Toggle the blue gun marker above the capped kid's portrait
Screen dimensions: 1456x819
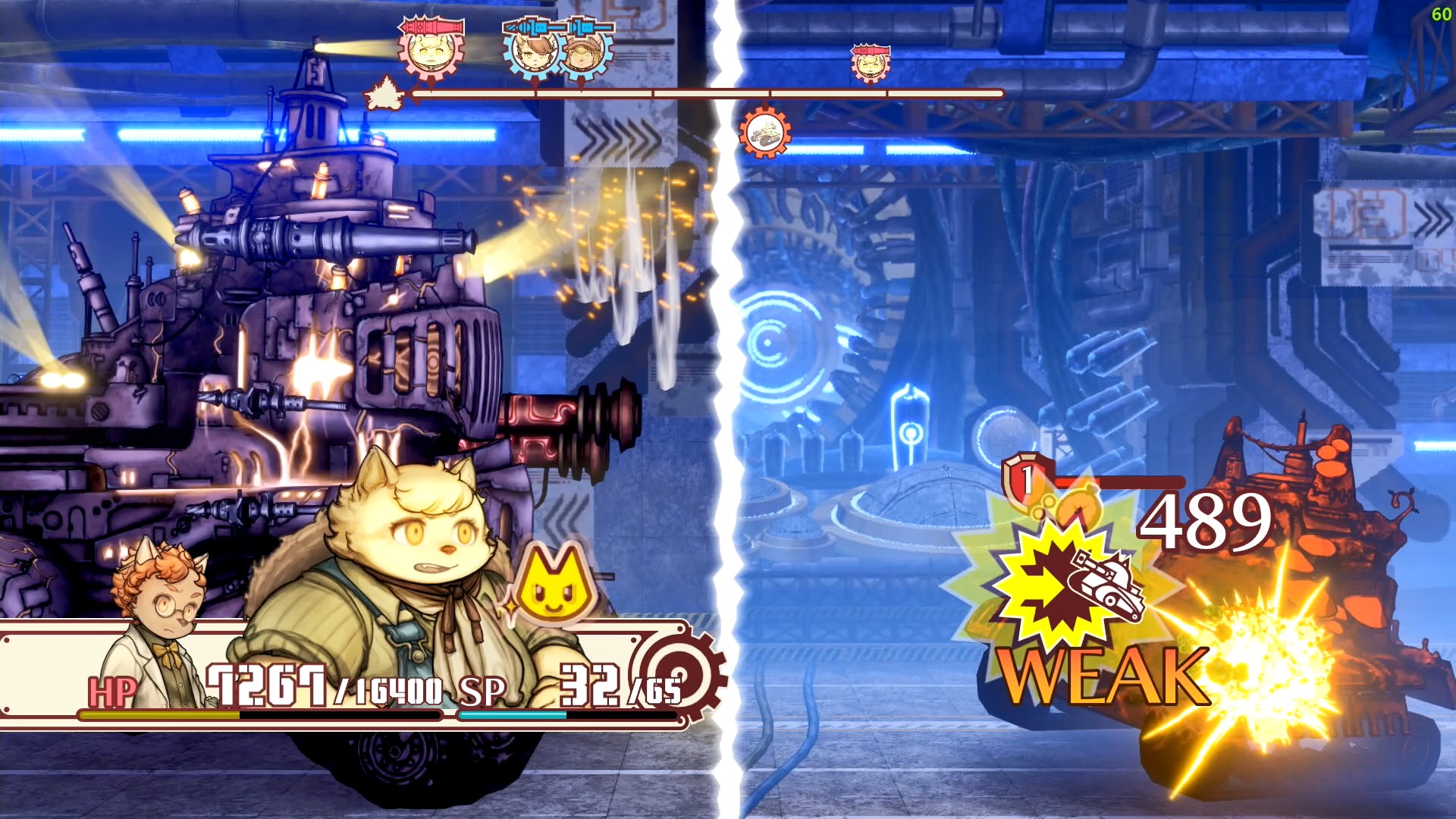click(x=584, y=27)
